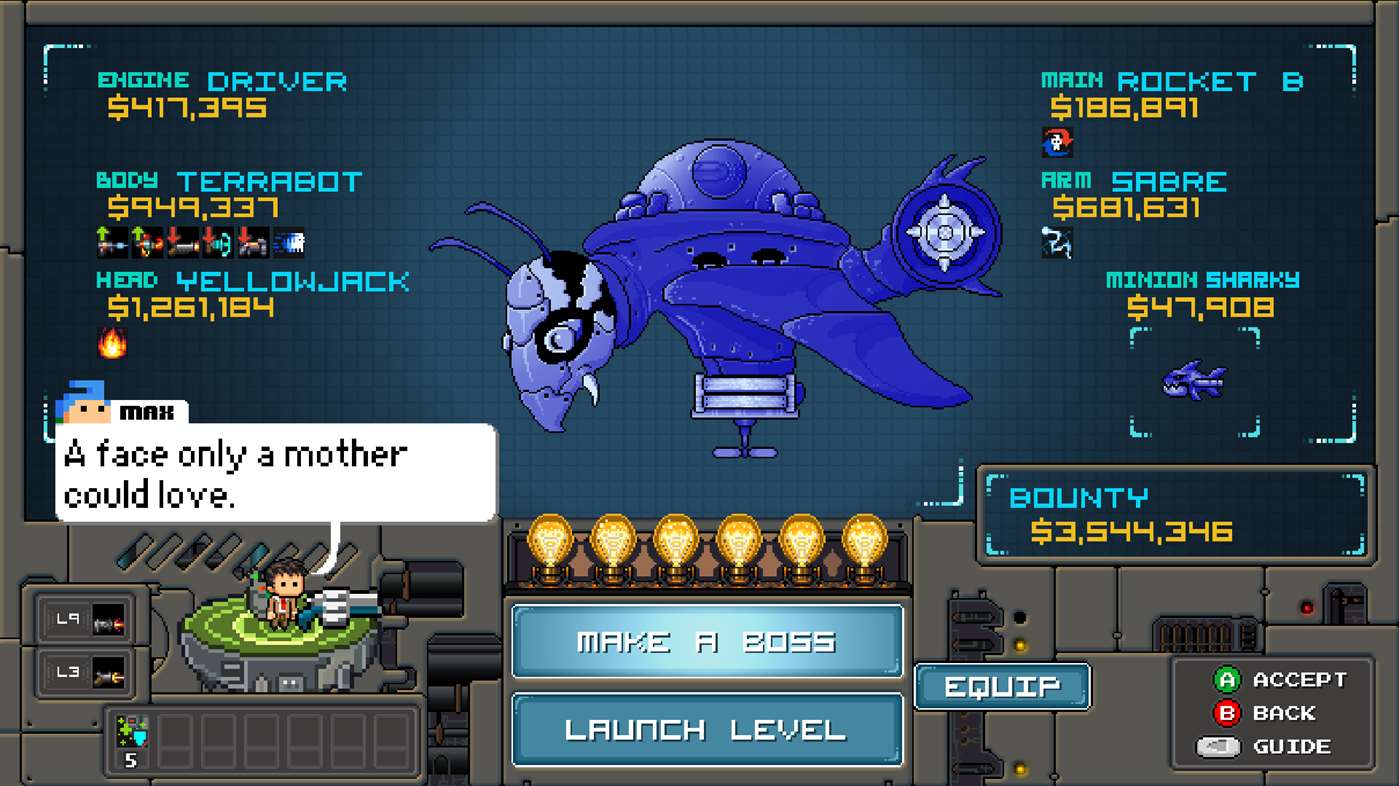
Task: Select the Sharky minion thumbnail
Action: coord(1196,380)
